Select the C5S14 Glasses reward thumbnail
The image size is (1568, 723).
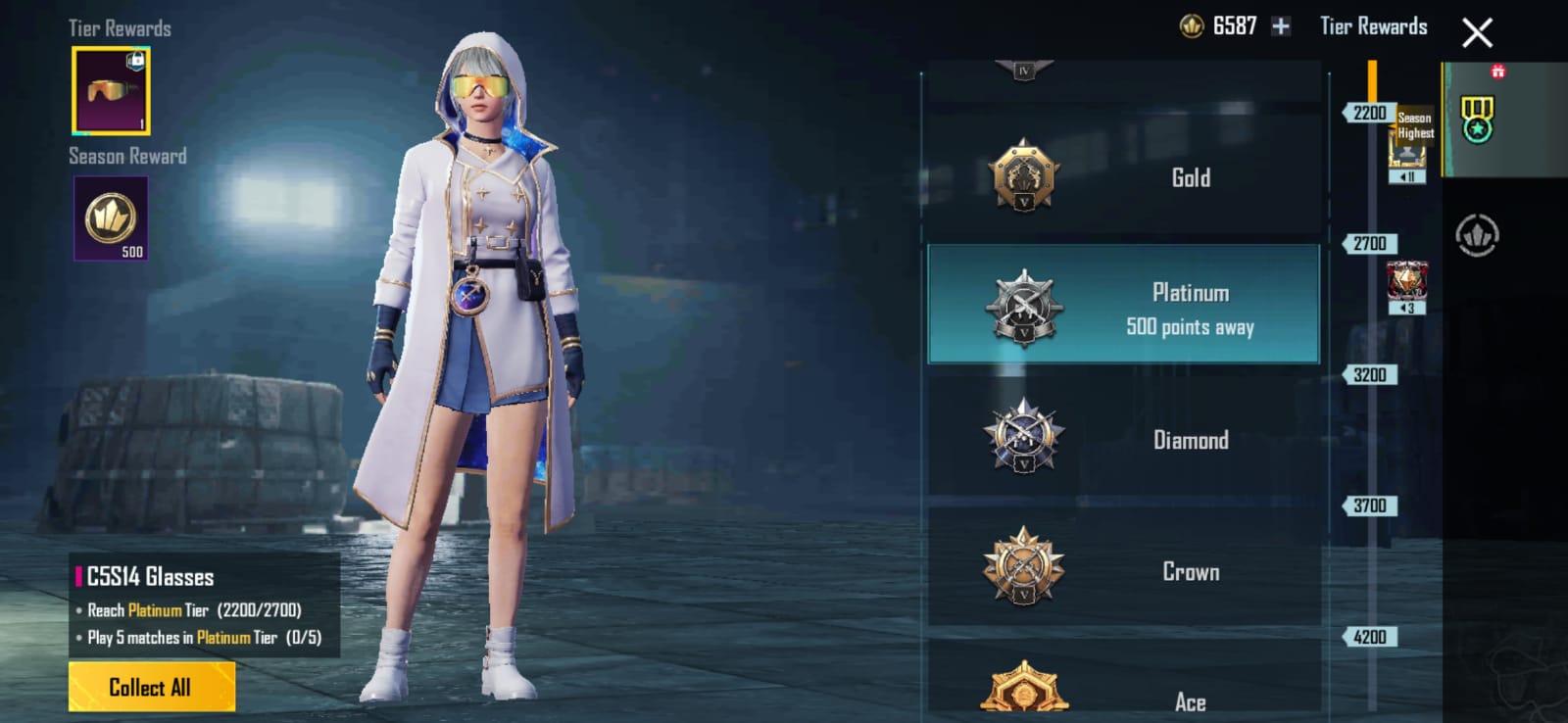111,90
